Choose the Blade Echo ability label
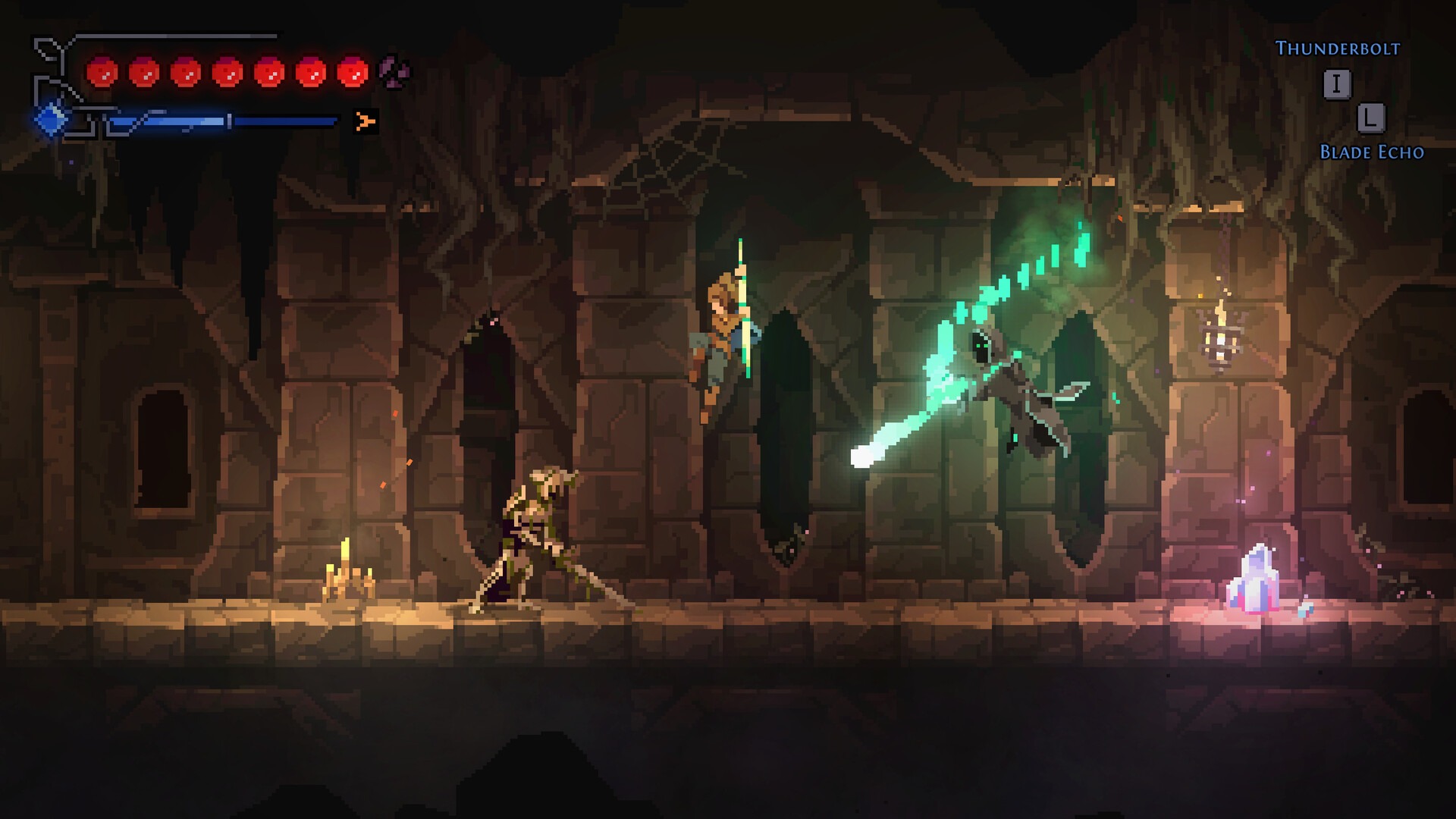 click(x=1371, y=152)
